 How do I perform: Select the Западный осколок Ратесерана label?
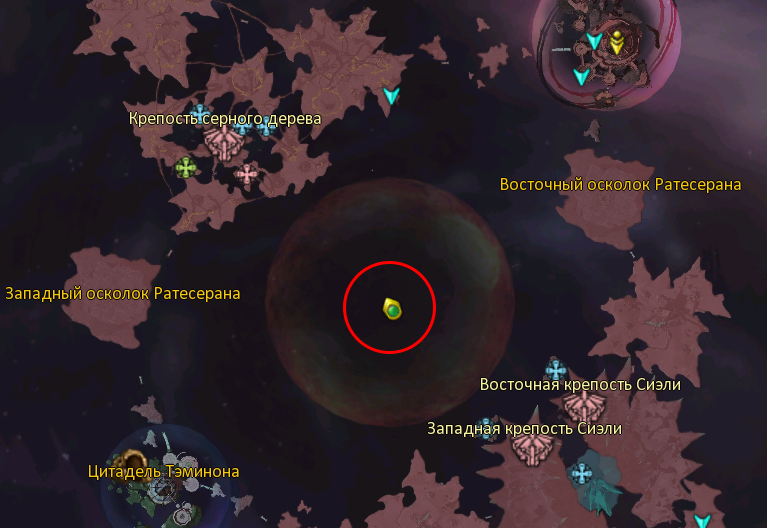pyautogui.click(x=123, y=293)
